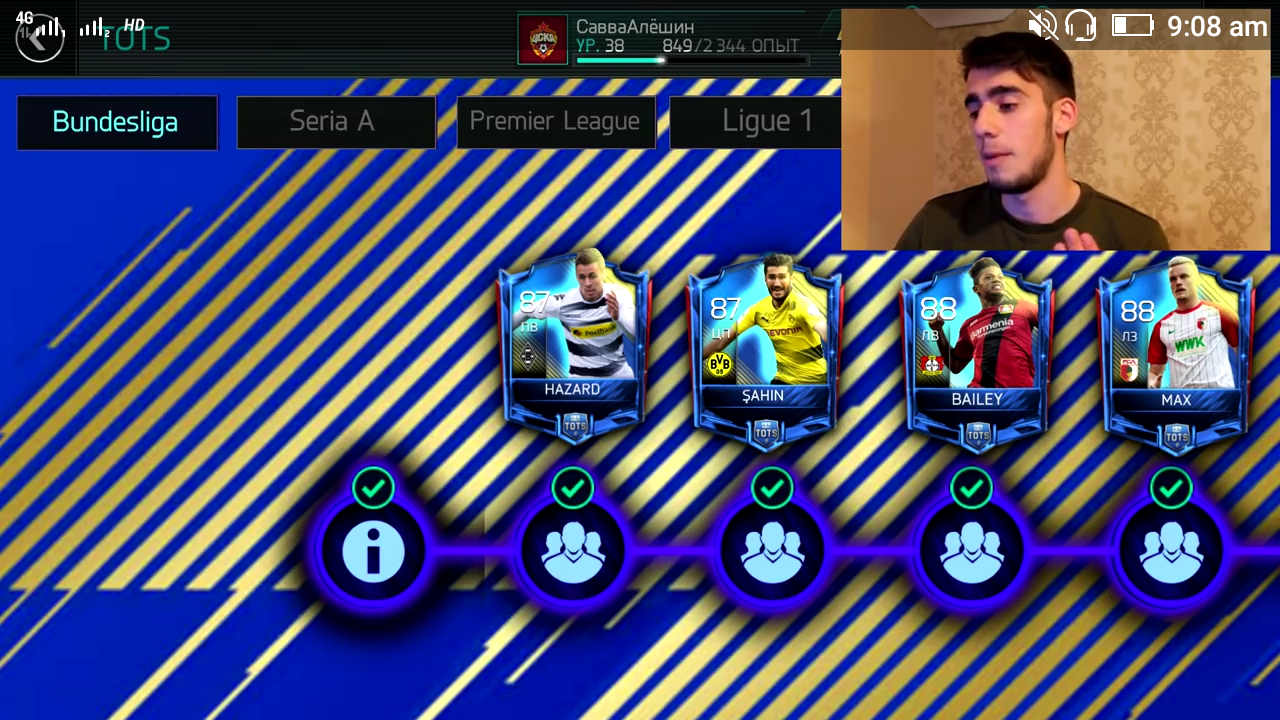Select the Ligue 1 league tab
1280x720 pixels.
pyautogui.click(x=766, y=121)
